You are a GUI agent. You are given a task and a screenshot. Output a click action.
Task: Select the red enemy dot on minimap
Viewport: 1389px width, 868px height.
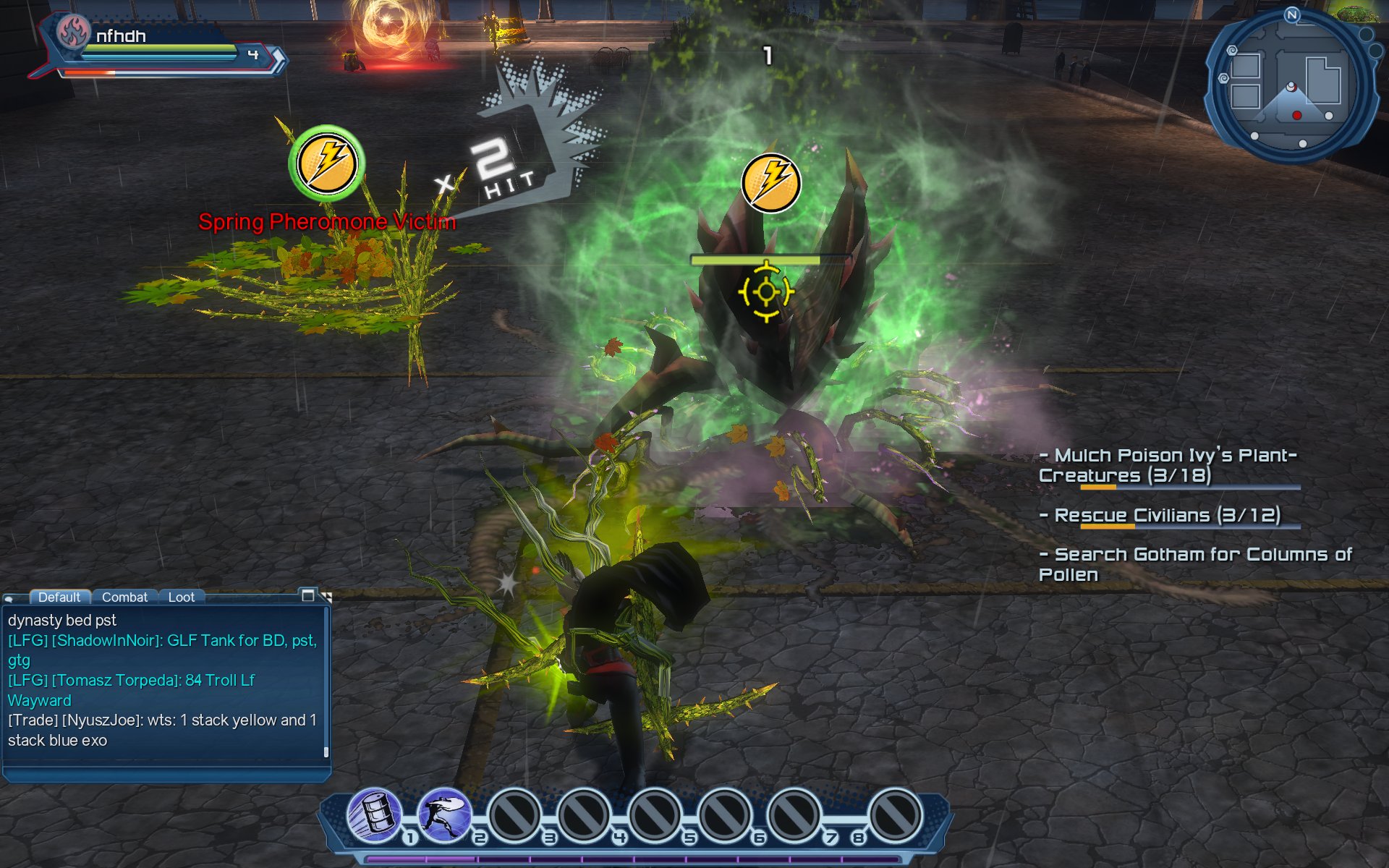[1297, 116]
